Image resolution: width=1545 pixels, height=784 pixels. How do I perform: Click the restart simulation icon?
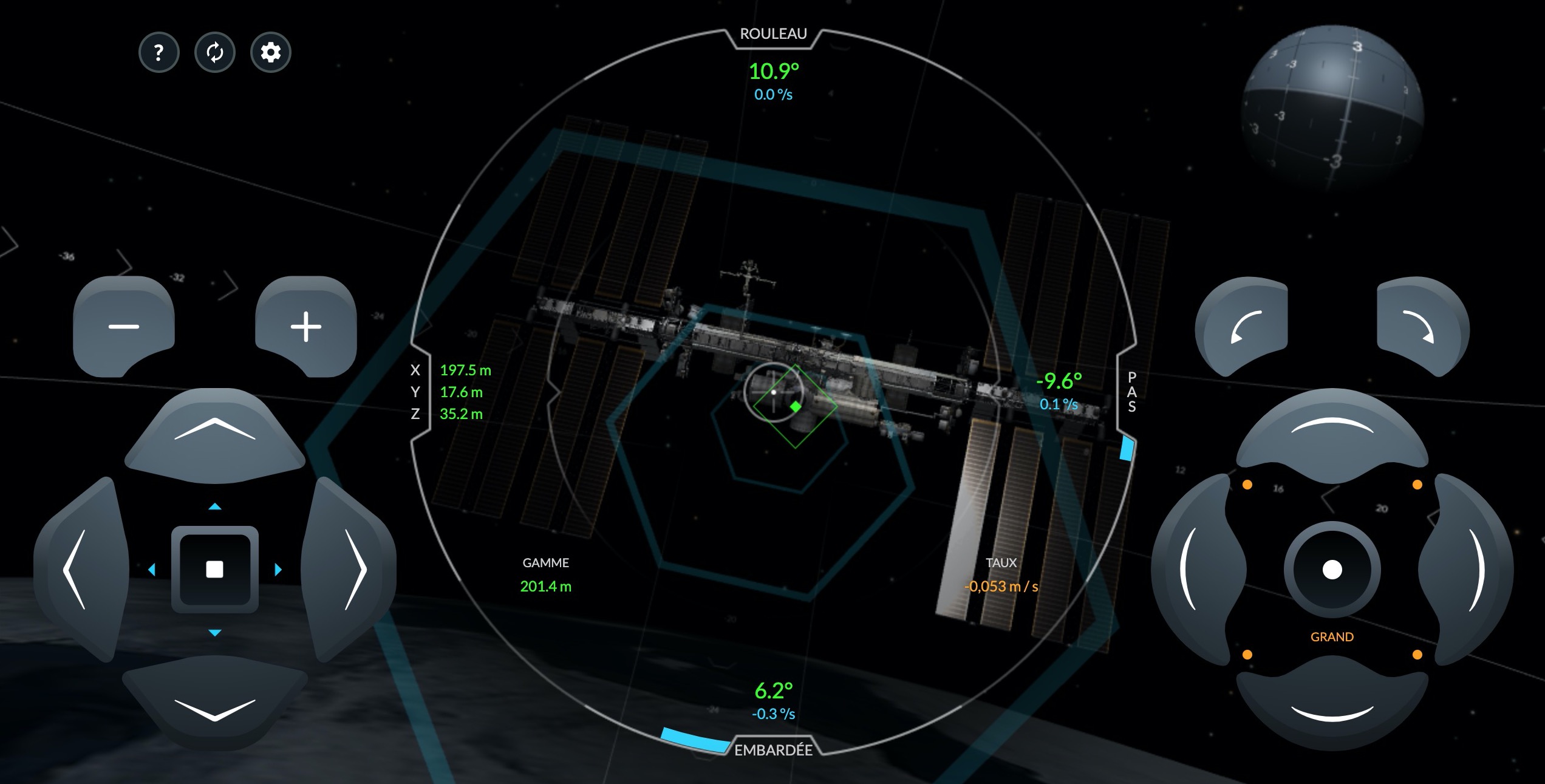[x=214, y=53]
